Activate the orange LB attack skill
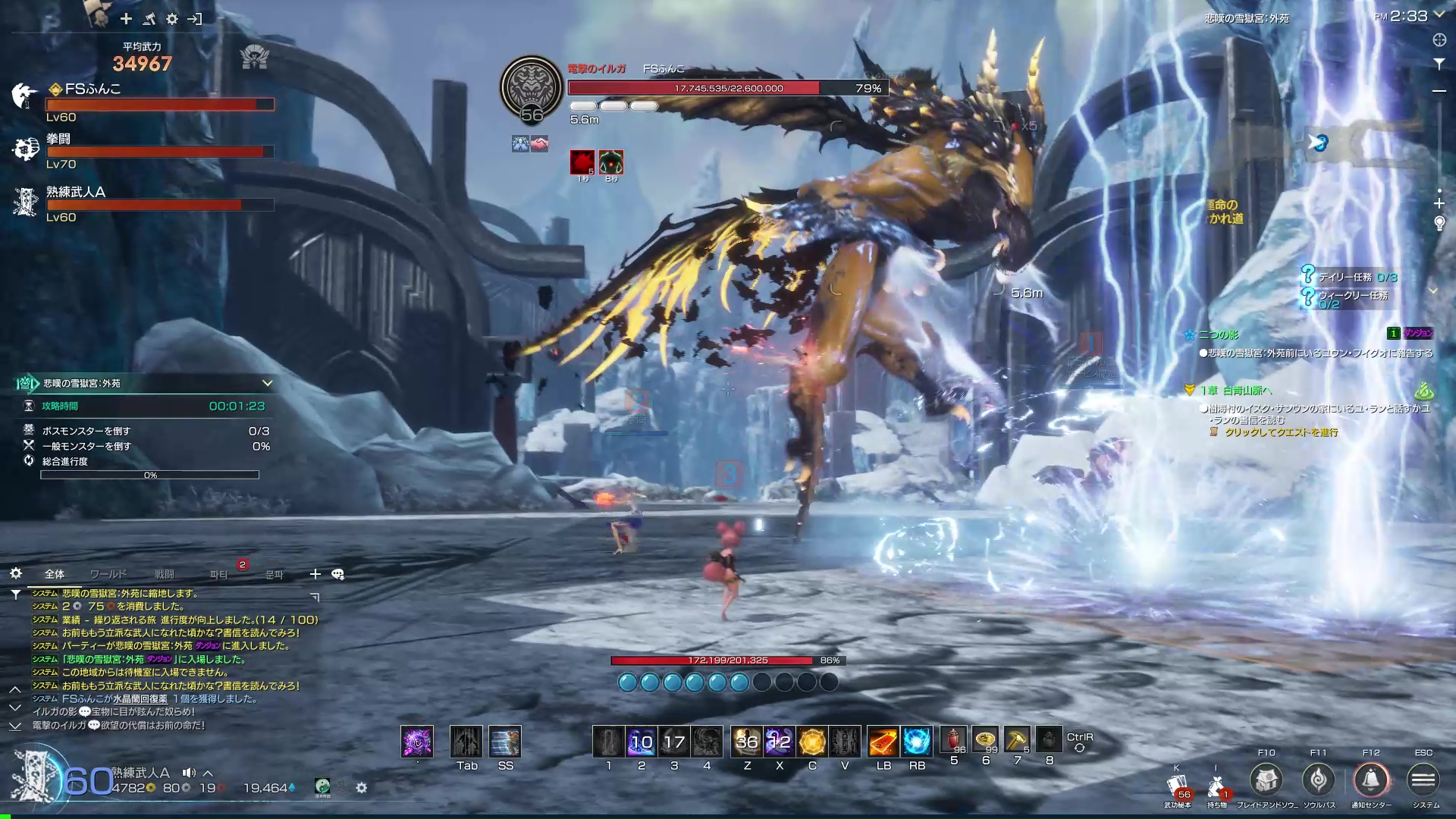Screen dimensions: 1456x819 click(x=883, y=741)
